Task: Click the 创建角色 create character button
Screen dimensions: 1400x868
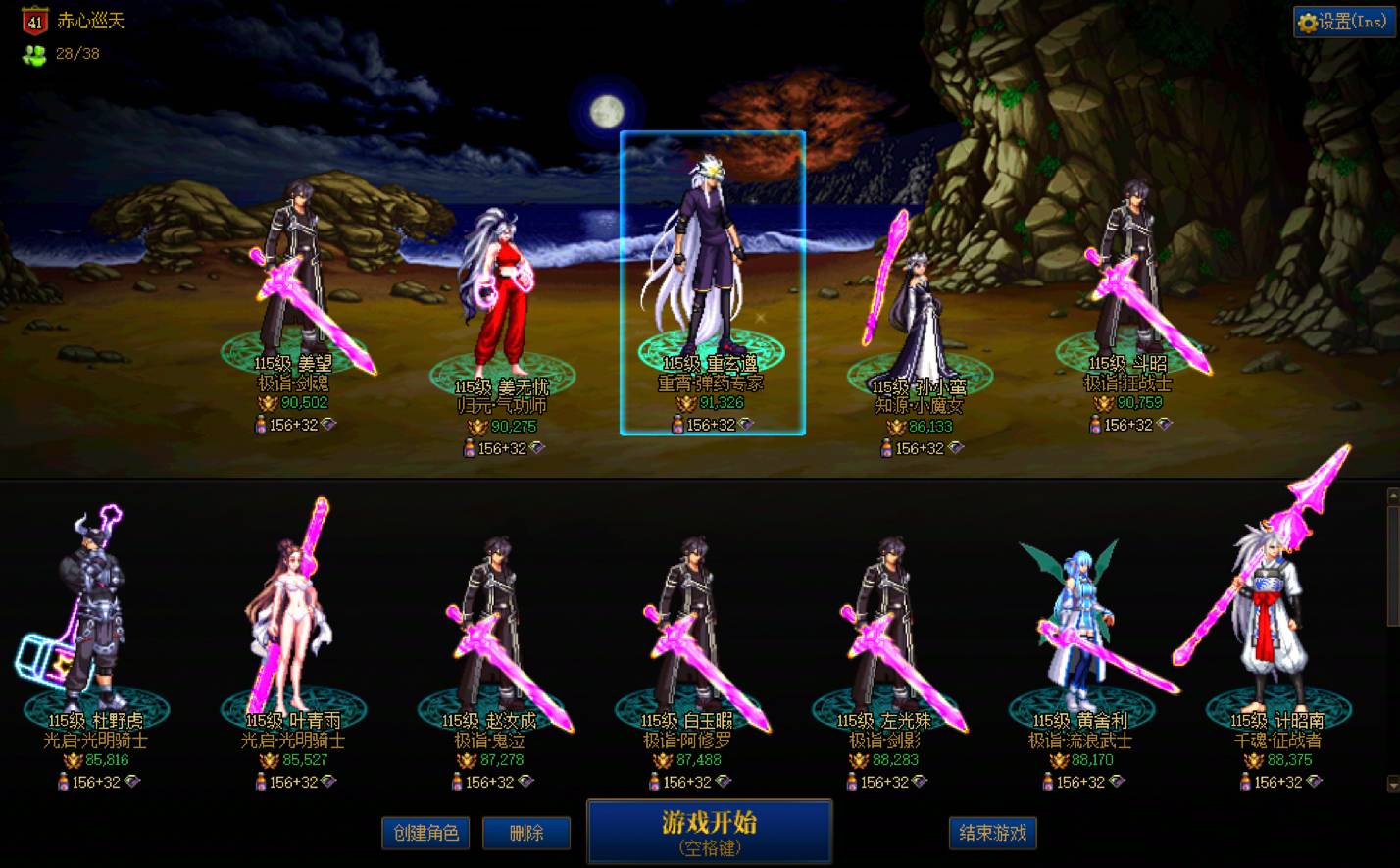Action: coord(425,833)
